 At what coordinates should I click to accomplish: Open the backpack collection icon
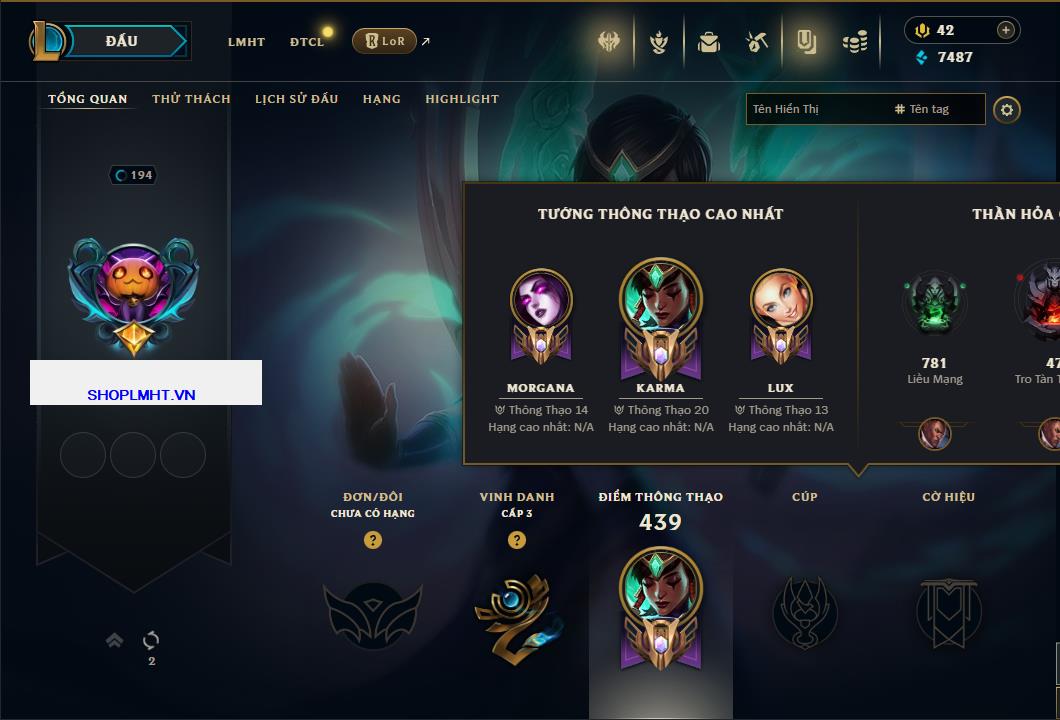tap(709, 42)
